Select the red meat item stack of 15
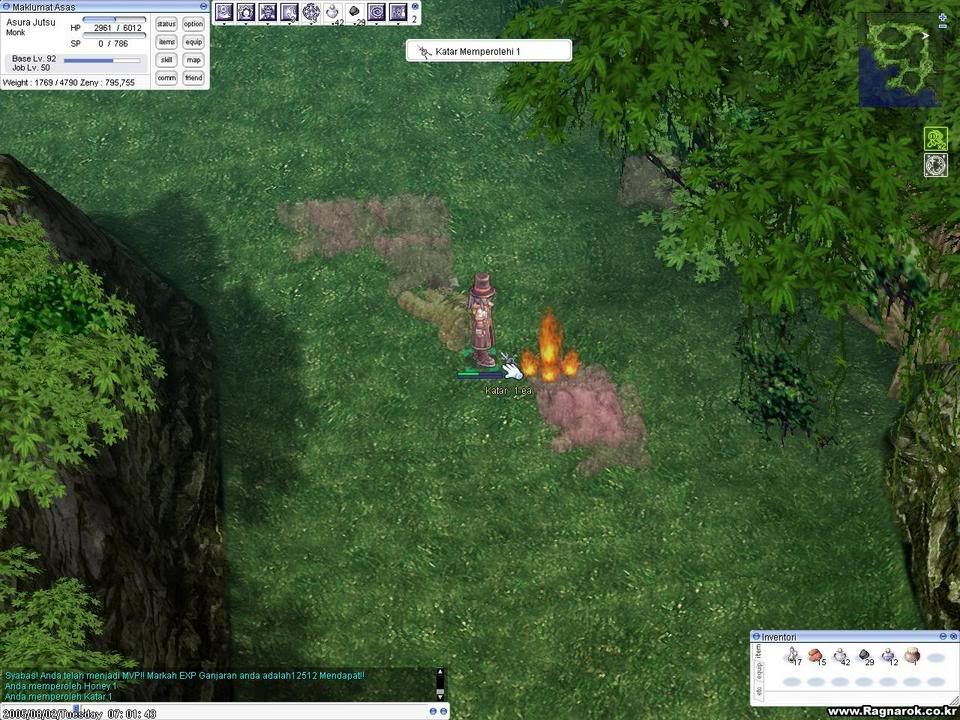This screenshot has height=720, width=960. [816, 656]
